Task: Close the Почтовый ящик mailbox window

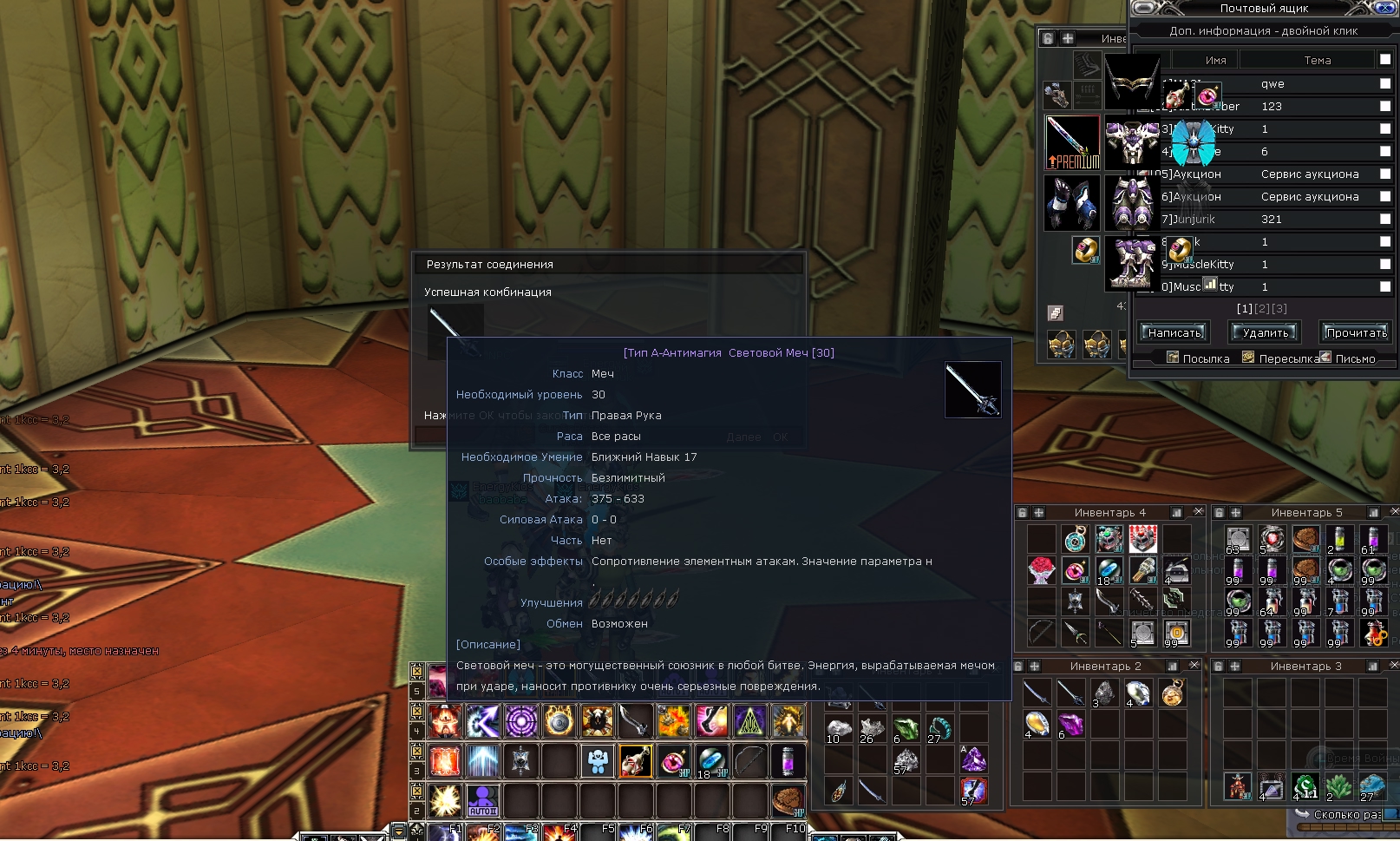Action: (x=1385, y=8)
